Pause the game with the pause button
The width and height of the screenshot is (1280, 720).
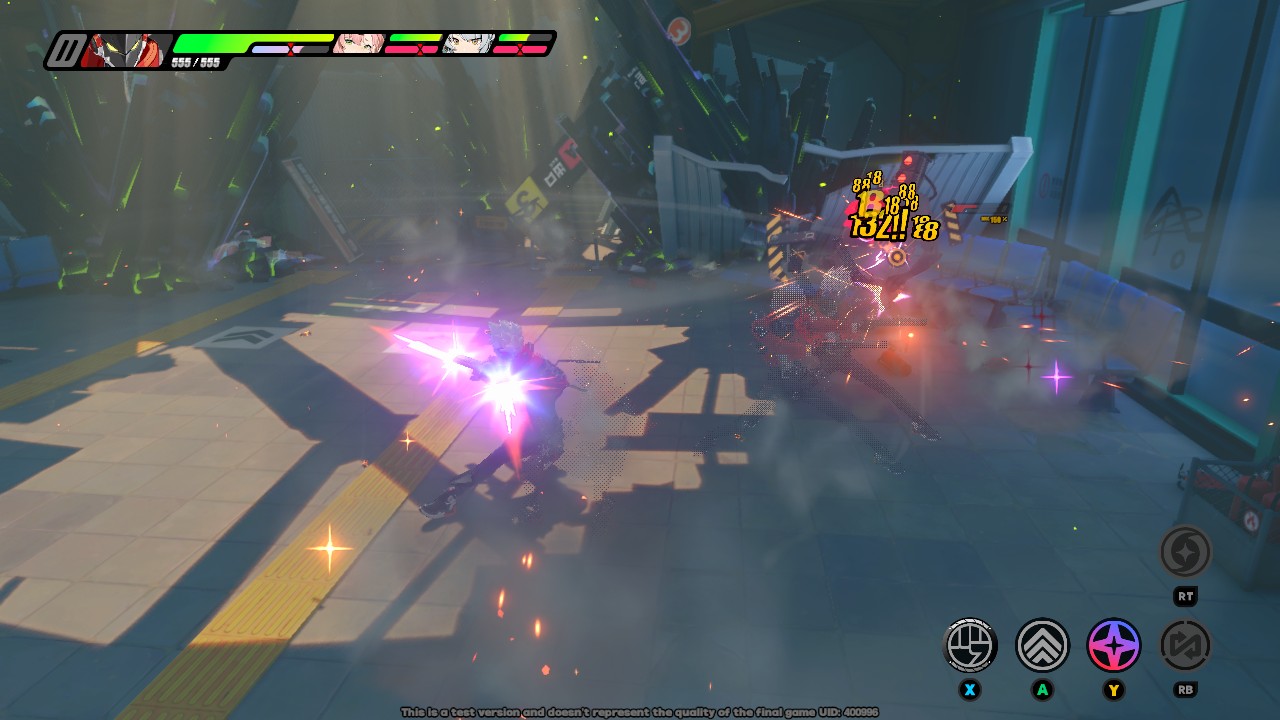[x=67, y=50]
